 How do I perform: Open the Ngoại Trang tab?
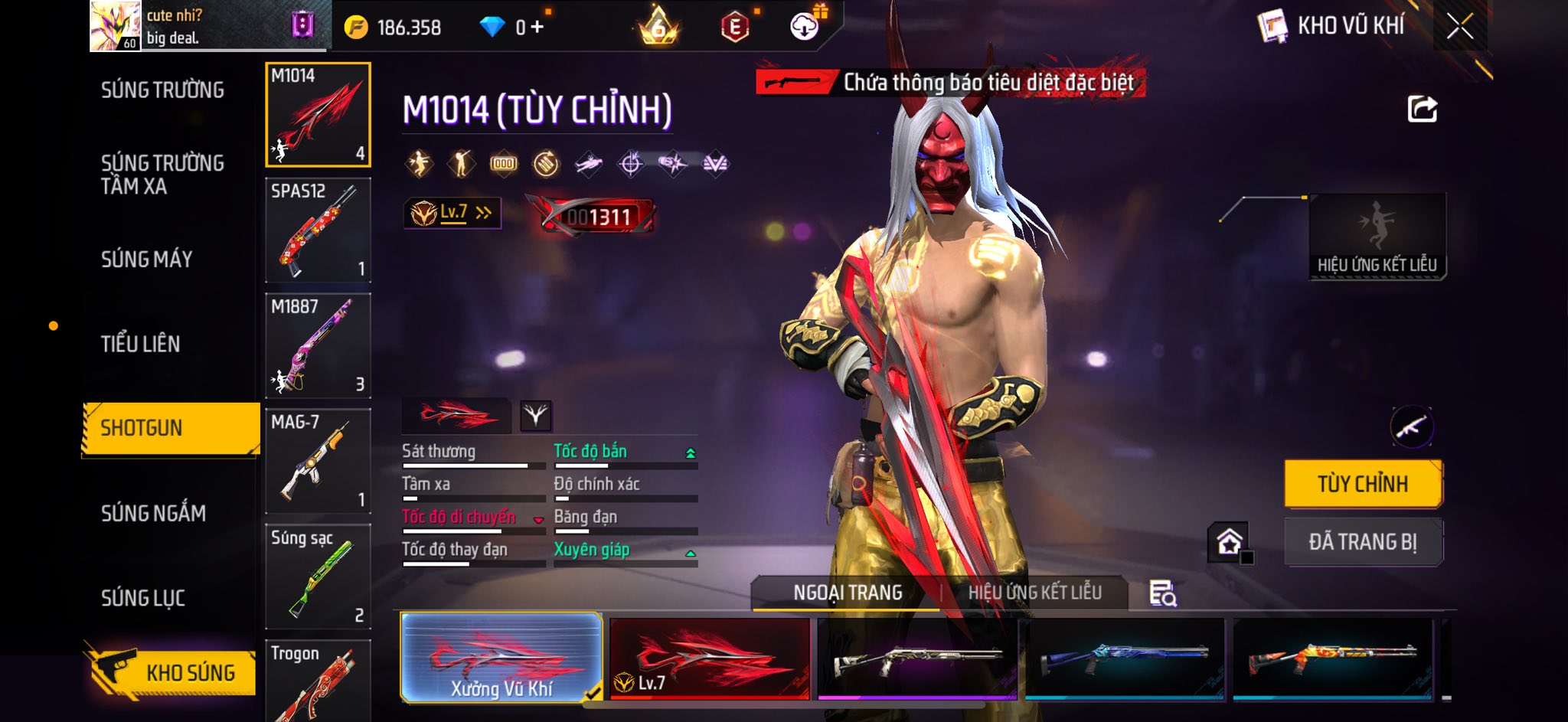(847, 593)
